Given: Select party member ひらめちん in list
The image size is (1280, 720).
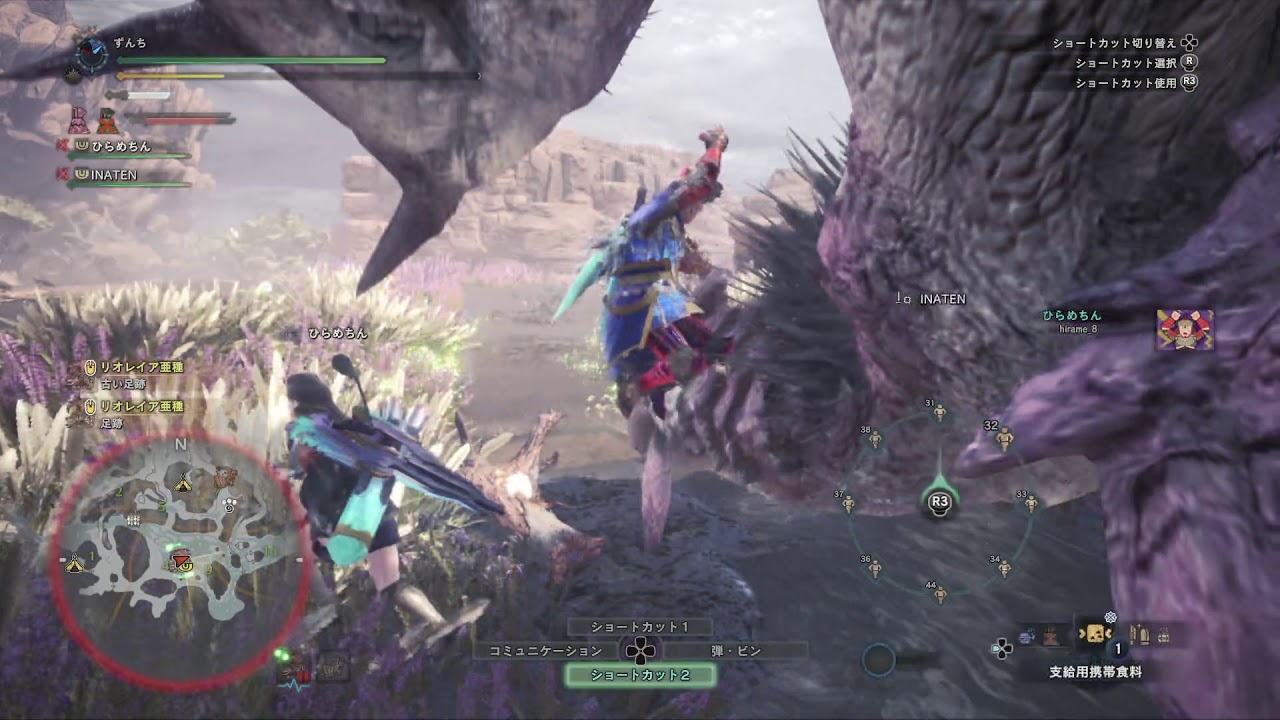Looking at the screenshot, I should tap(122, 146).
